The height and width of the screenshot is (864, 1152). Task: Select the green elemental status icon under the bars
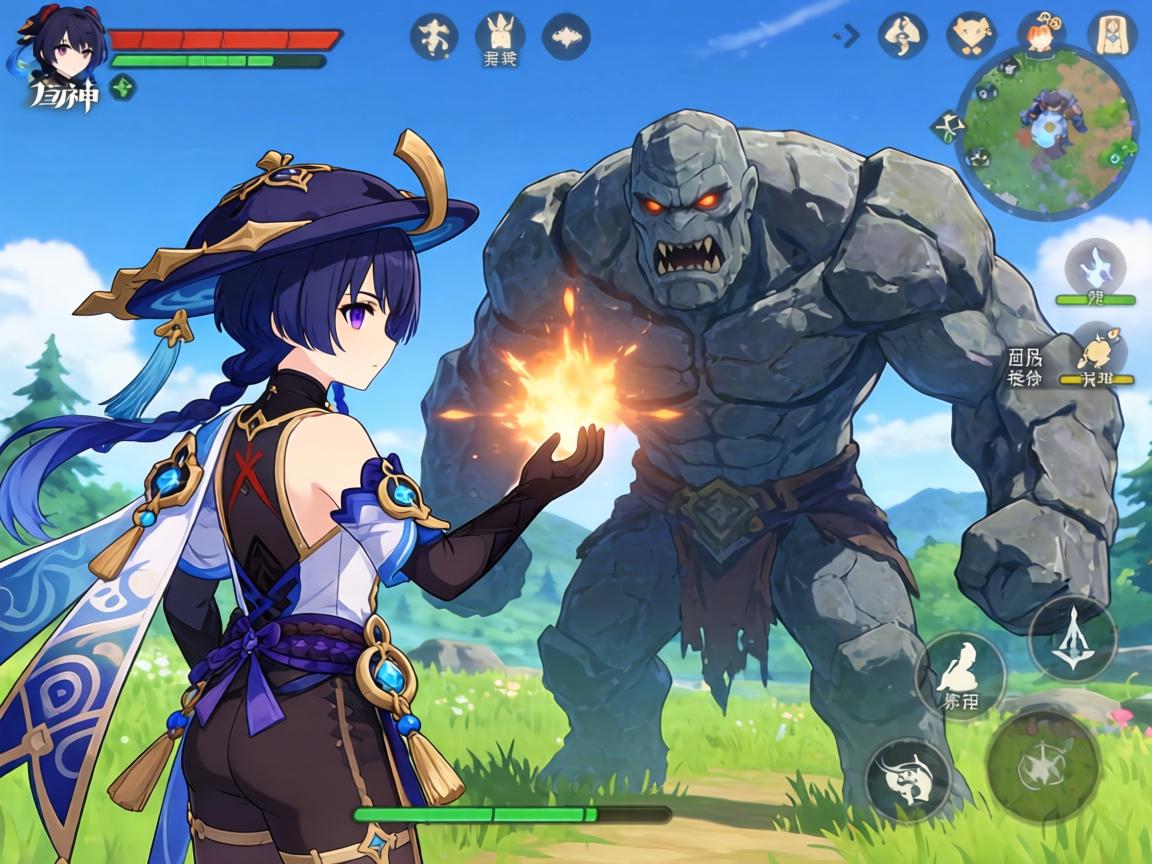(123, 88)
